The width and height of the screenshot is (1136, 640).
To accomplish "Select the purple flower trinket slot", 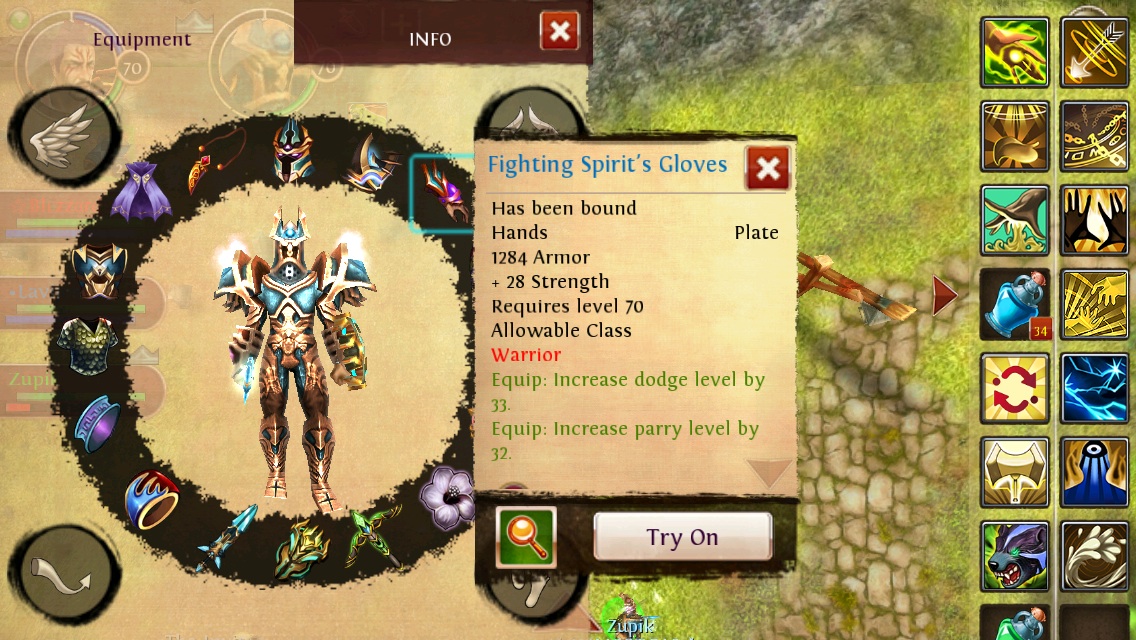I will point(446,496).
